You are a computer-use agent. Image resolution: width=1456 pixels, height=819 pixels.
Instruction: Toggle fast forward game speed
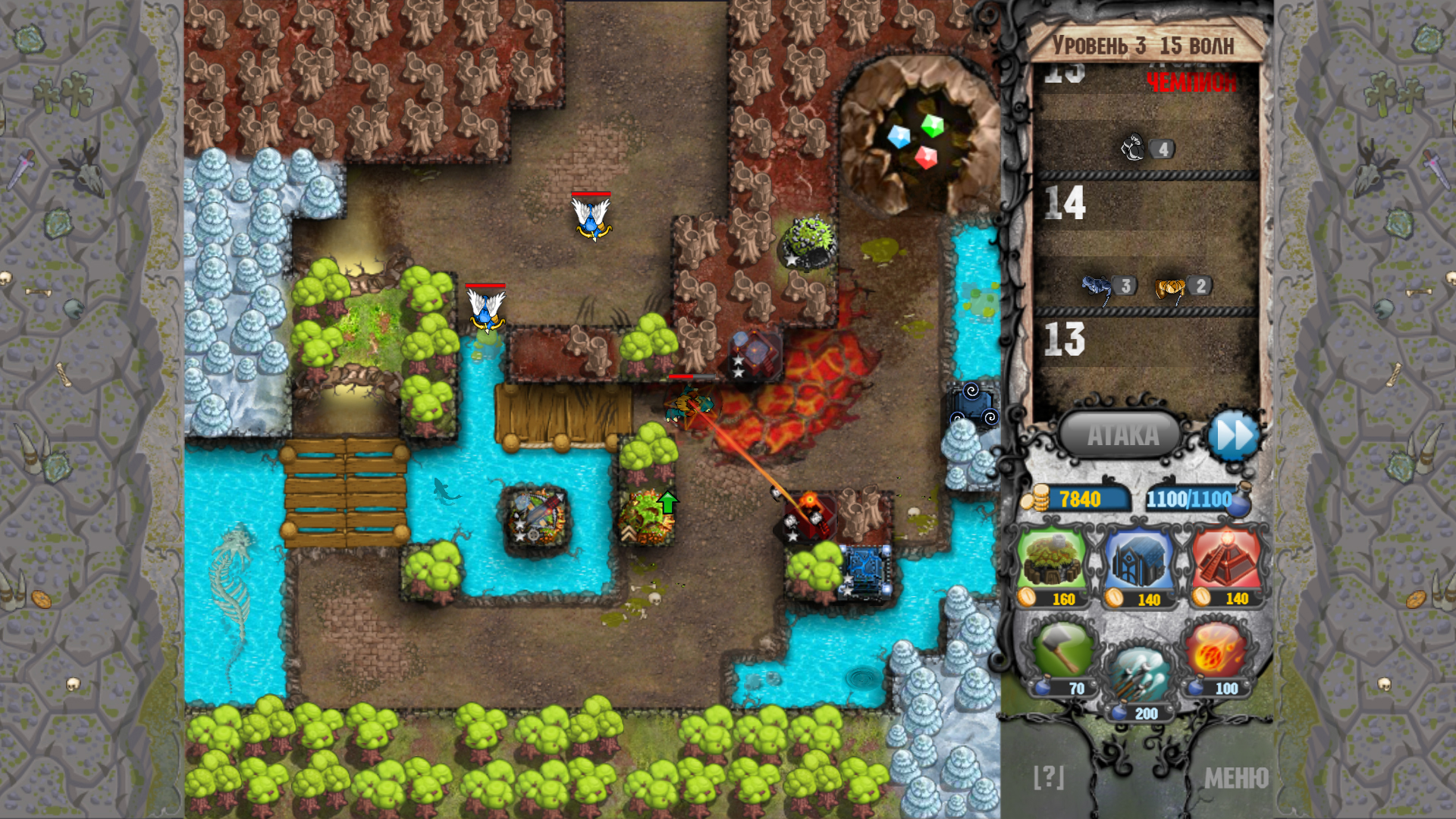1236,435
